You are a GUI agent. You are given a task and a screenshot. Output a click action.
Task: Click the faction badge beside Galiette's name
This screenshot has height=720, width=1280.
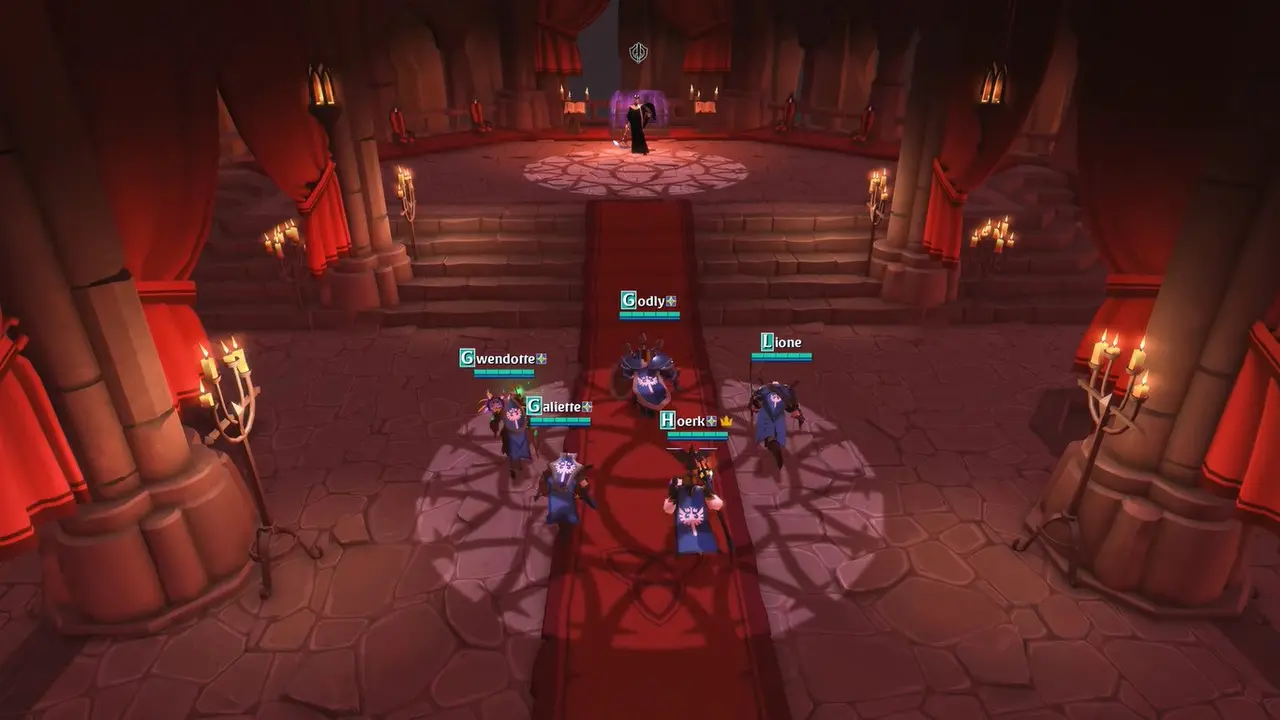pyautogui.click(x=587, y=406)
